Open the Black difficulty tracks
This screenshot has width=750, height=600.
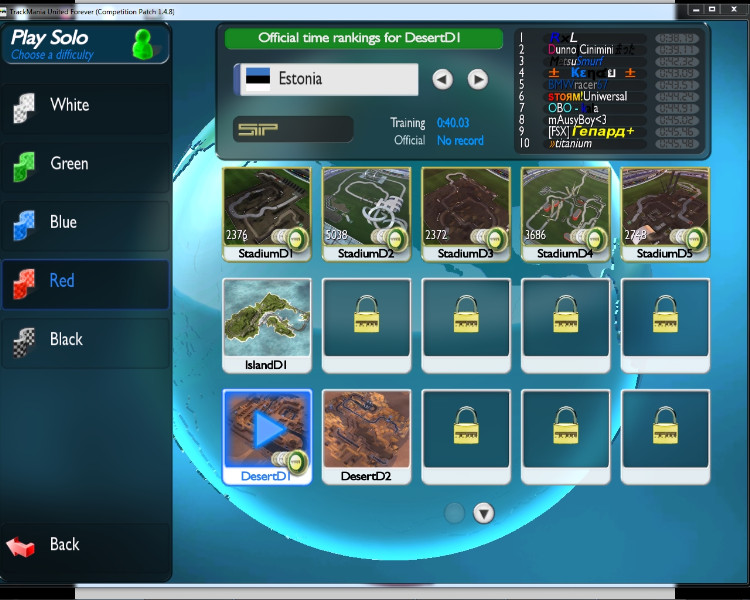[84, 340]
